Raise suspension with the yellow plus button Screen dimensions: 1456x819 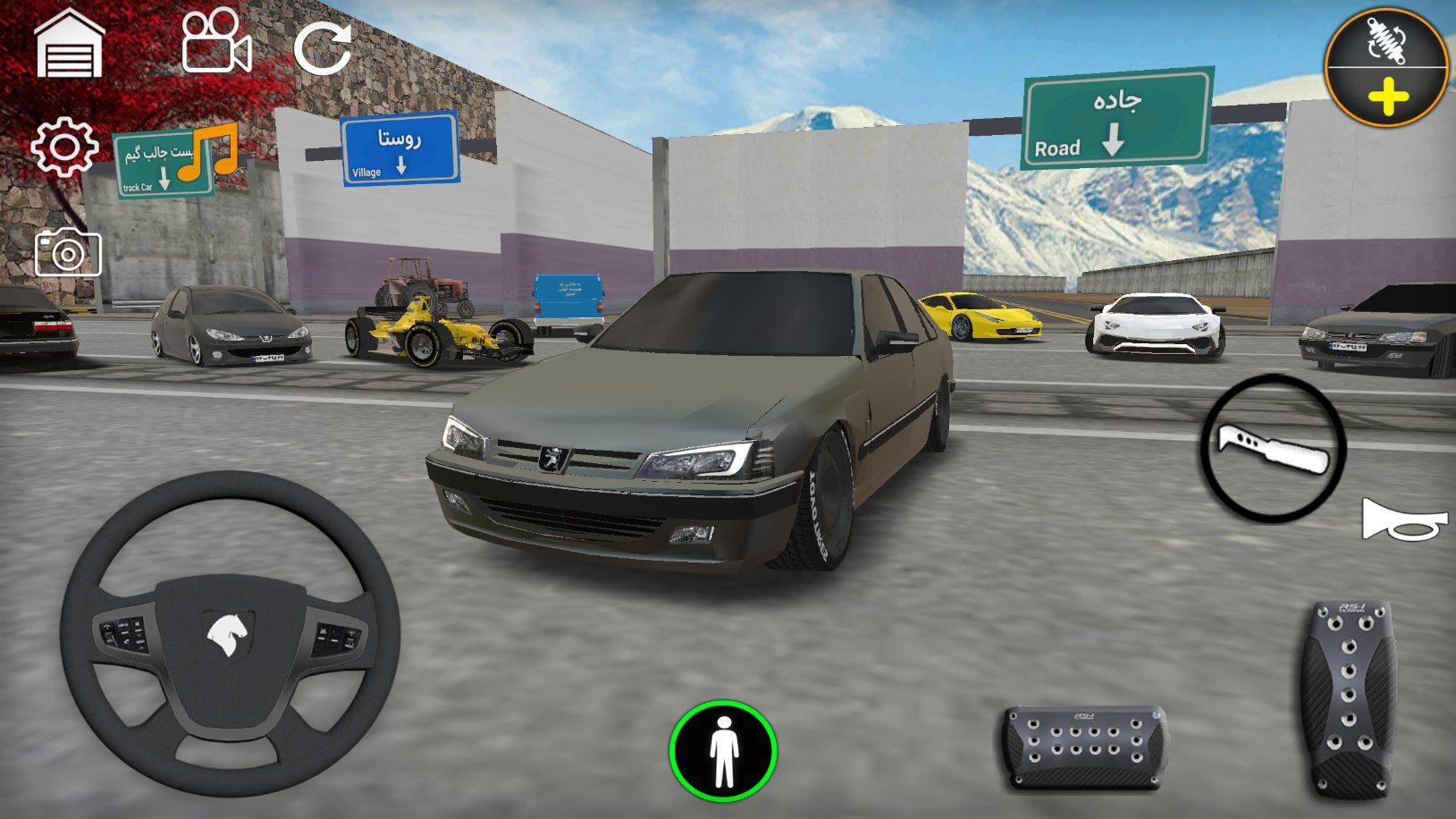[x=1387, y=97]
